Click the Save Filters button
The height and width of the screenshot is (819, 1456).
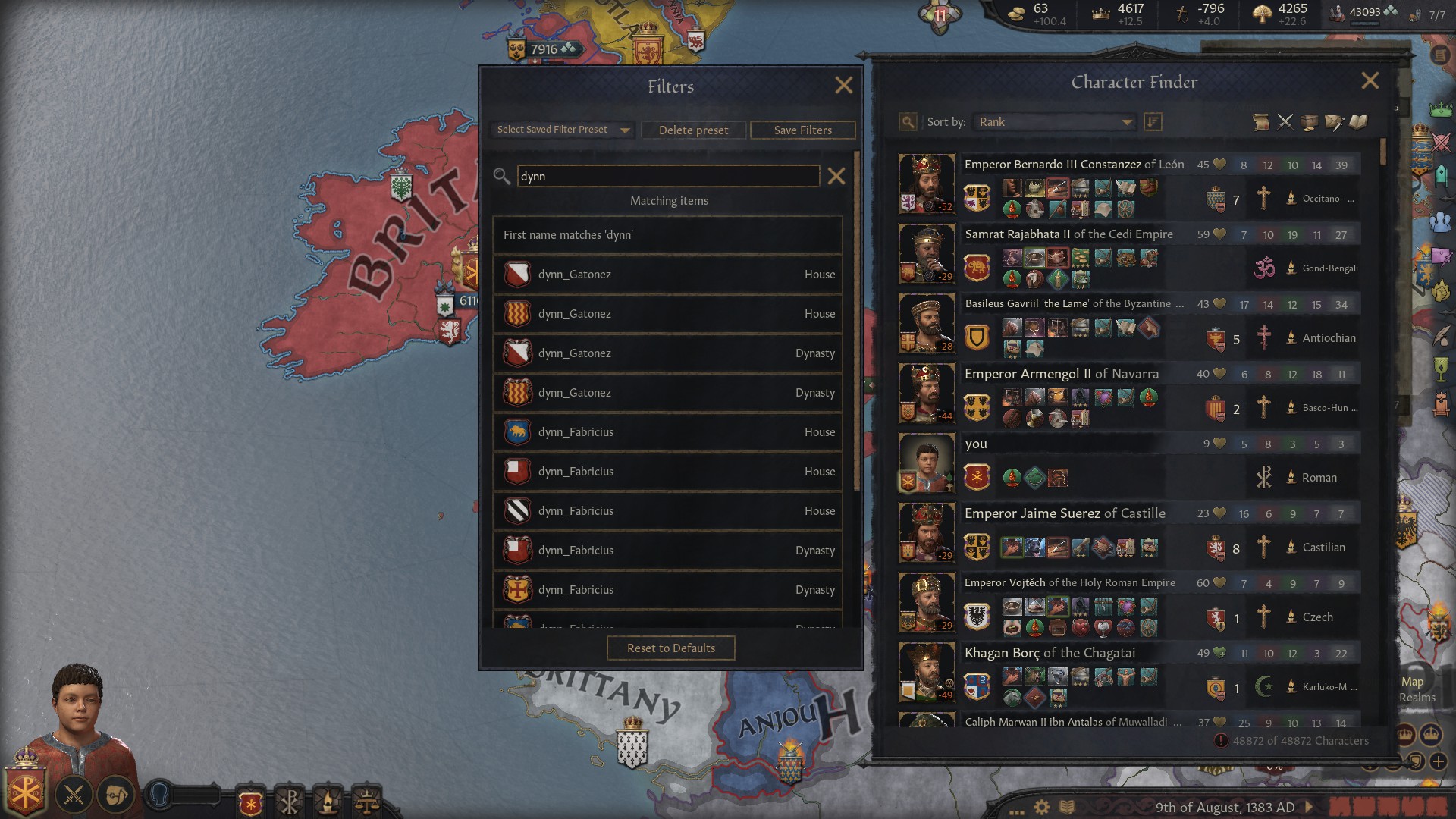click(802, 130)
